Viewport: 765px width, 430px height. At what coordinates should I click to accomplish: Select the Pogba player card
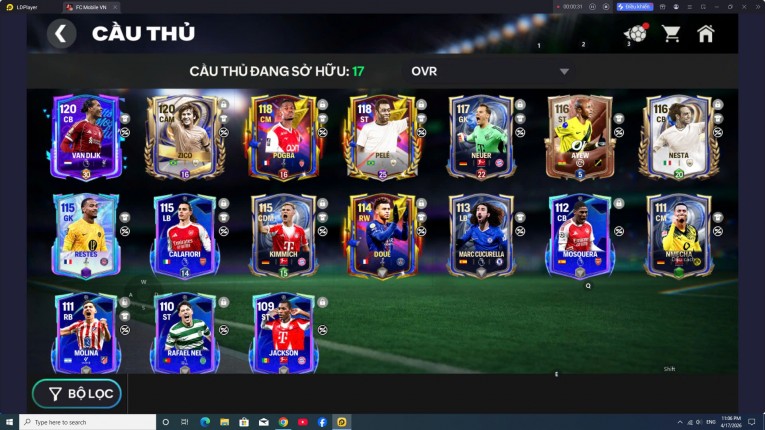(283, 137)
